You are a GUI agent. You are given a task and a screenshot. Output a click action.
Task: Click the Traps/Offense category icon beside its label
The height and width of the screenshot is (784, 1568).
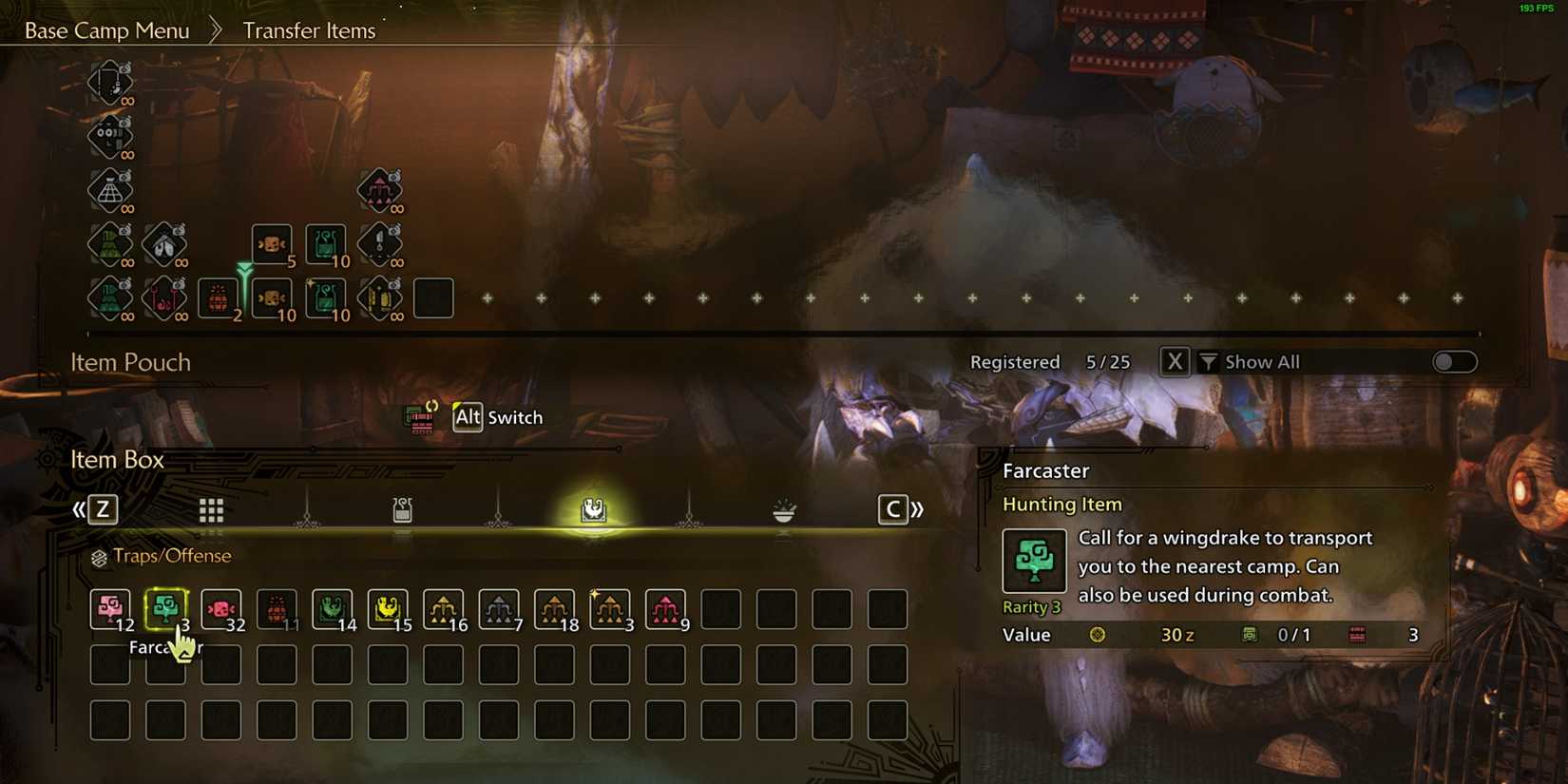coord(99,556)
